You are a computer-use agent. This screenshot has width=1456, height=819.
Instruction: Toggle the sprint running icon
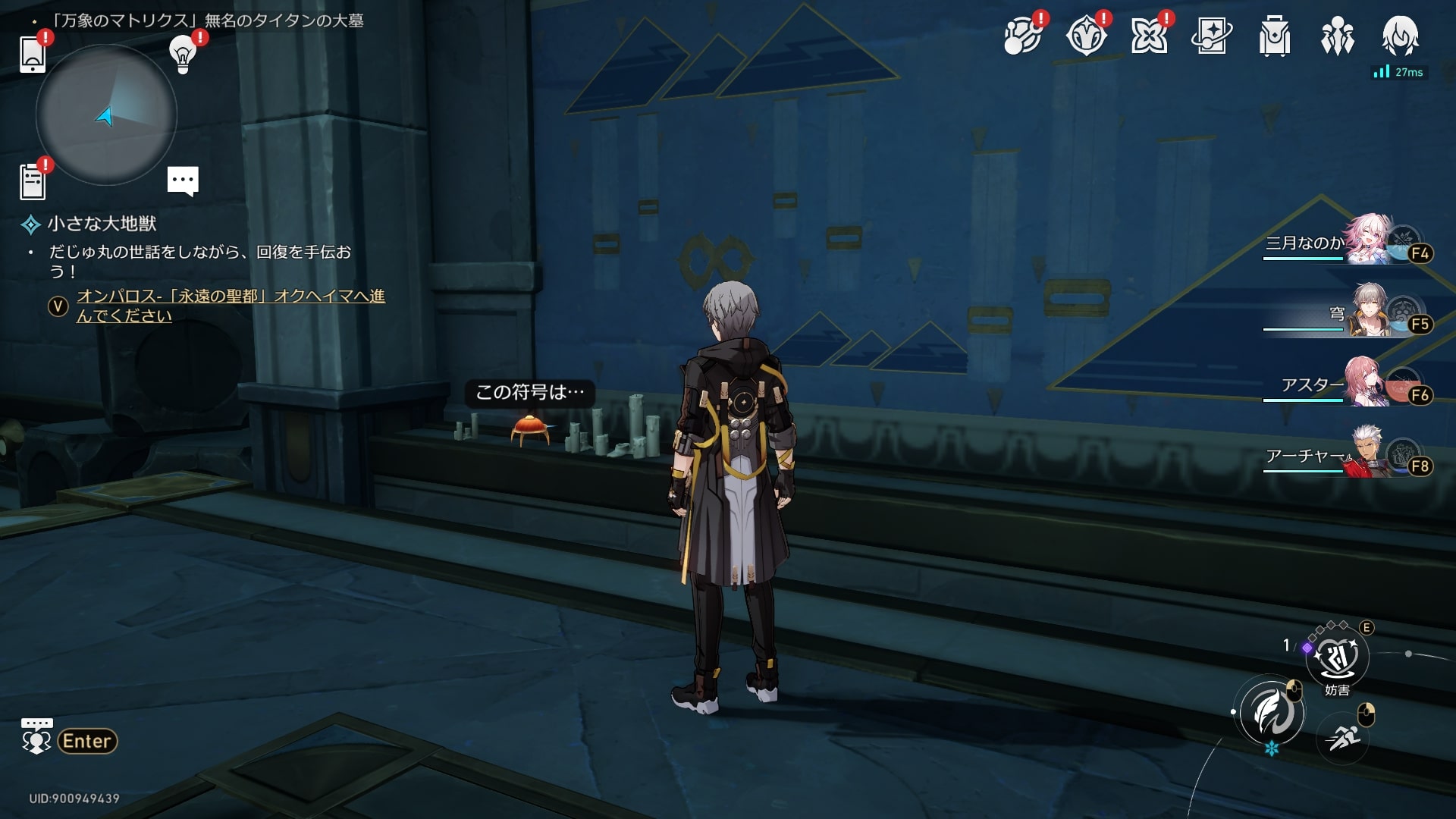click(1343, 736)
